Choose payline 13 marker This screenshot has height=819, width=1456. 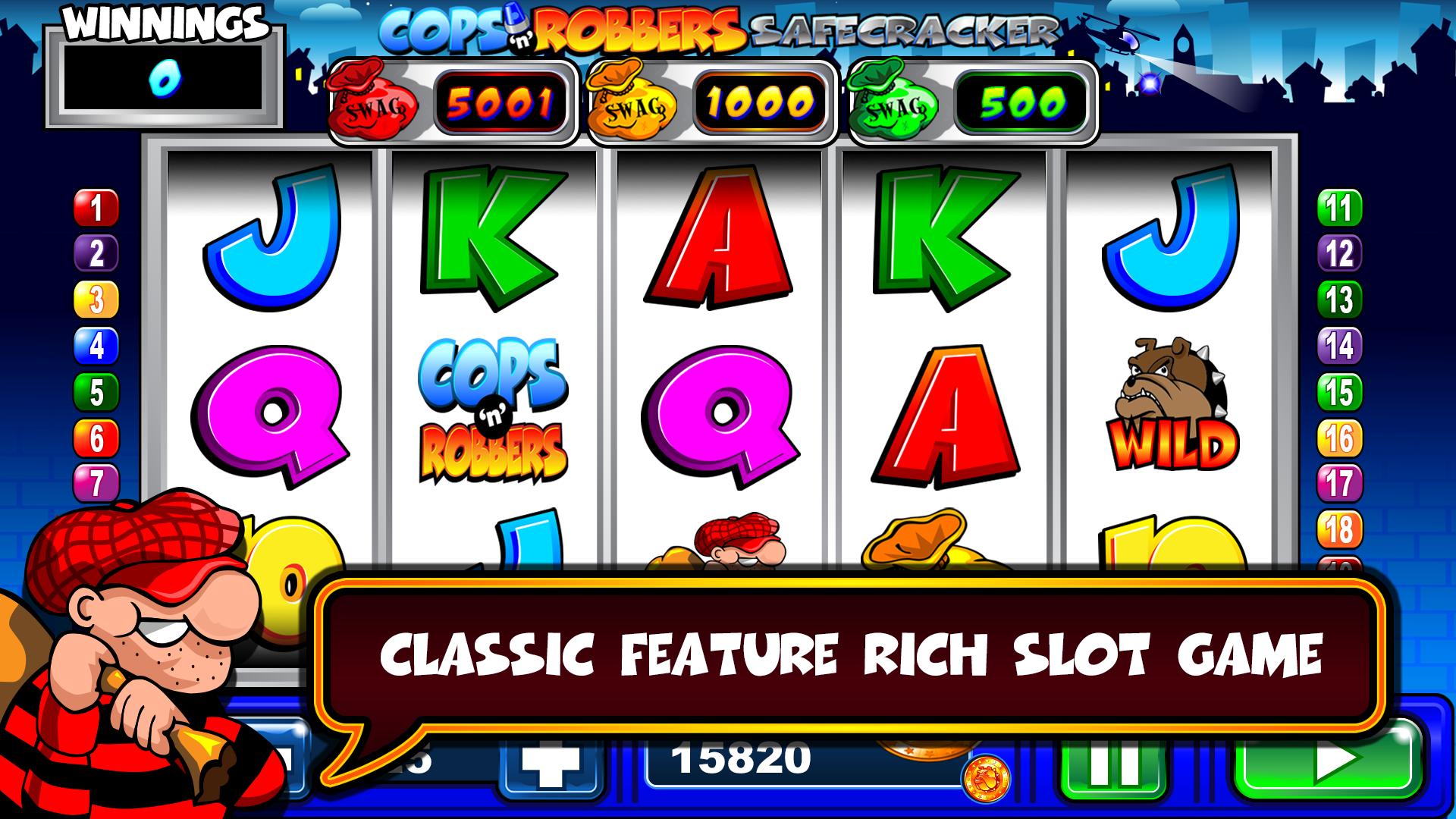click(1339, 300)
